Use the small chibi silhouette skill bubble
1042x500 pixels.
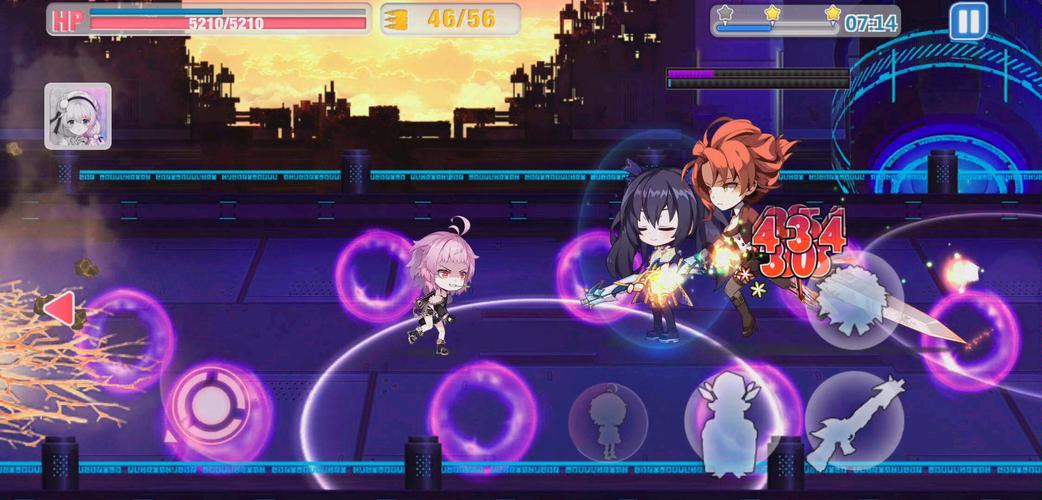pos(607,421)
